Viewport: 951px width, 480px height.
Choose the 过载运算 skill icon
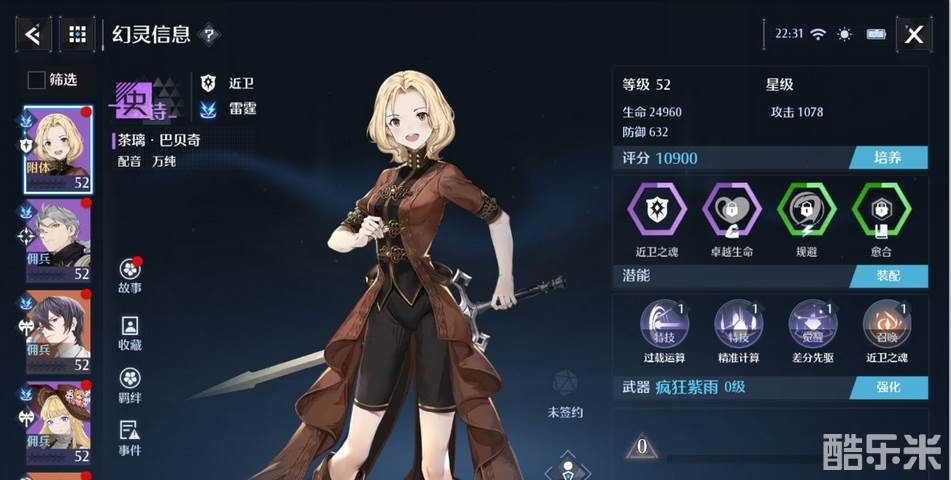click(x=663, y=323)
